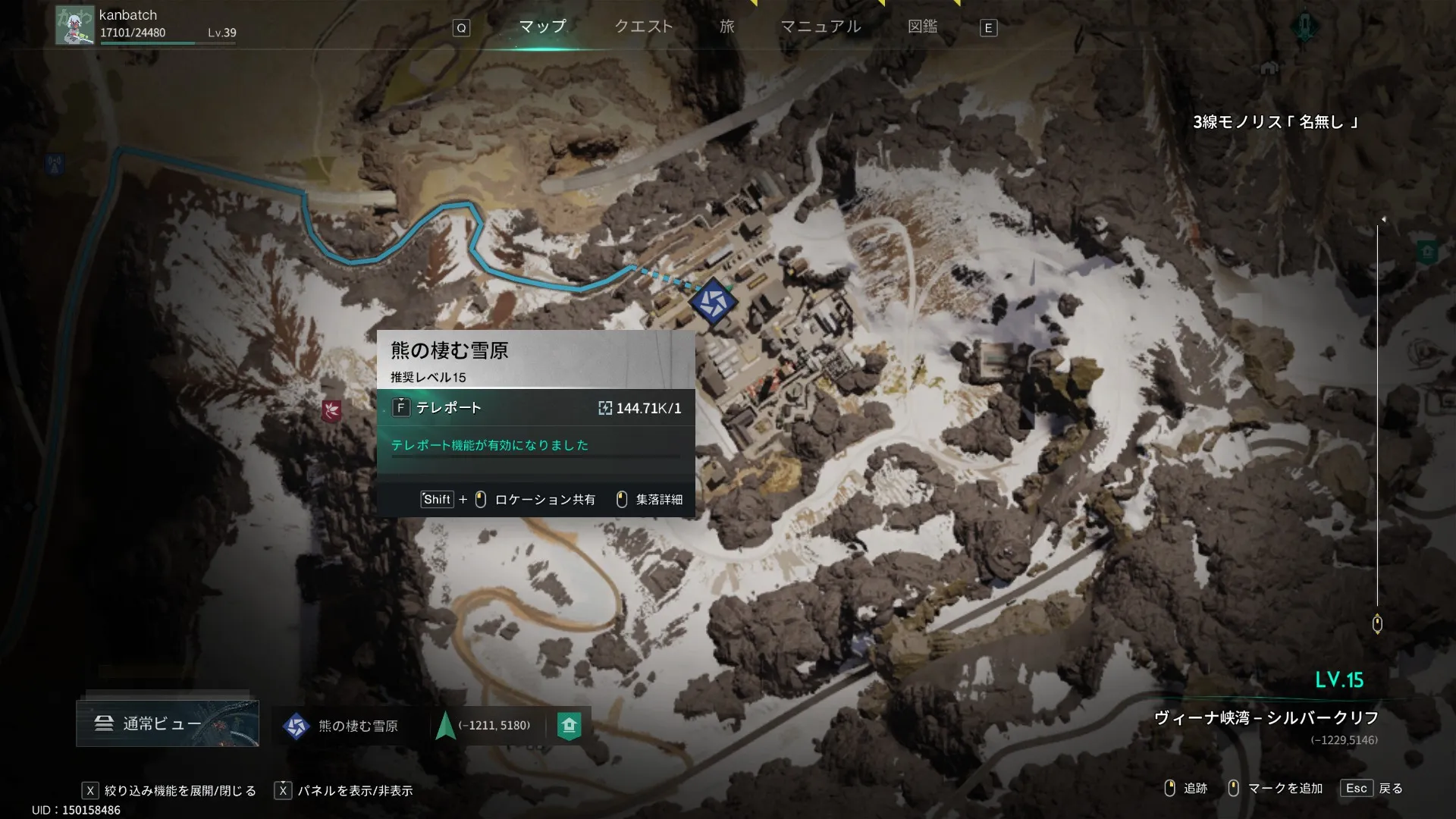Open the player avatar profile

[74, 26]
